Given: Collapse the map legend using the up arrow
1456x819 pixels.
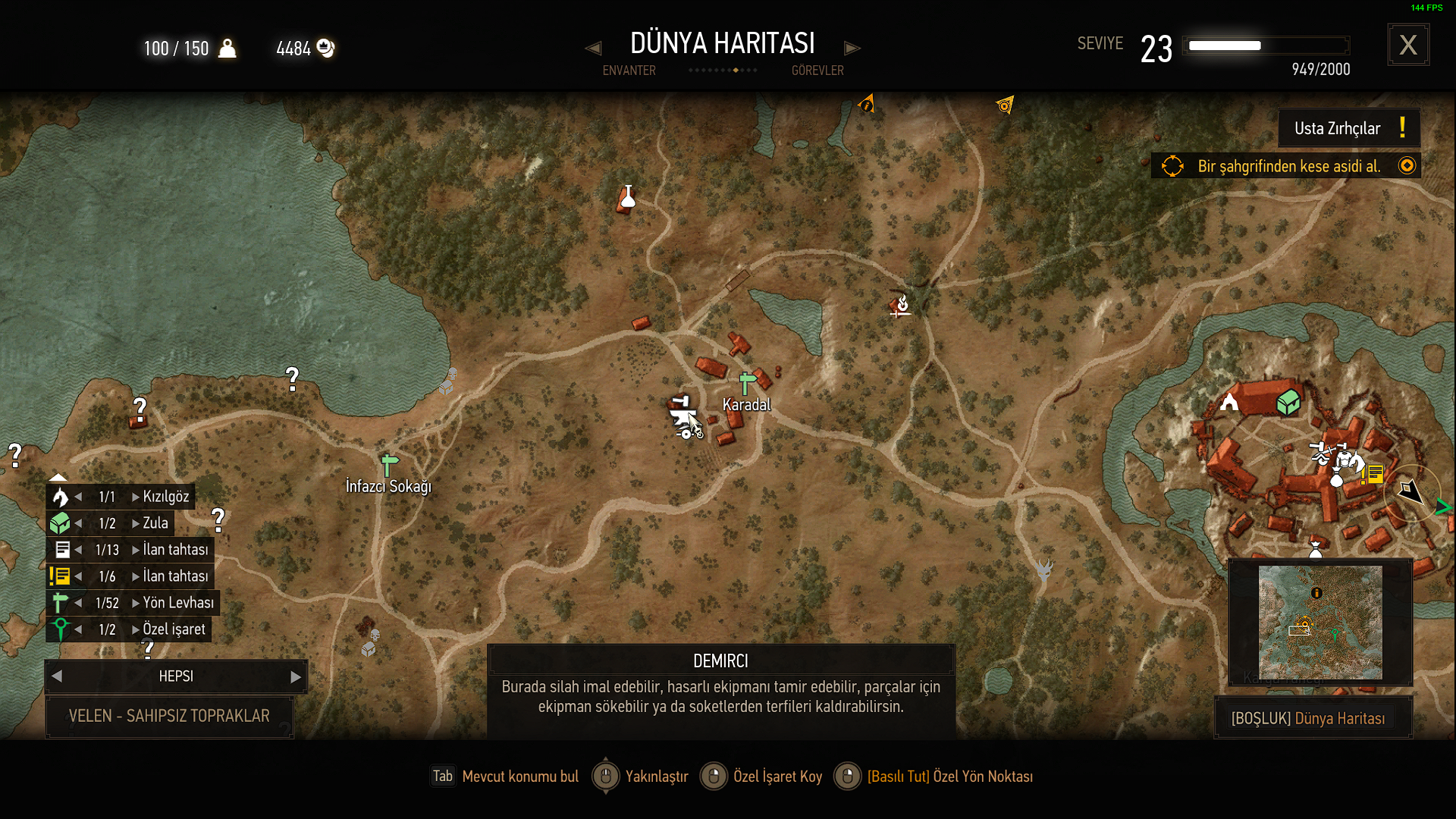Looking at the screenshot, I should (x=58, y=477).
